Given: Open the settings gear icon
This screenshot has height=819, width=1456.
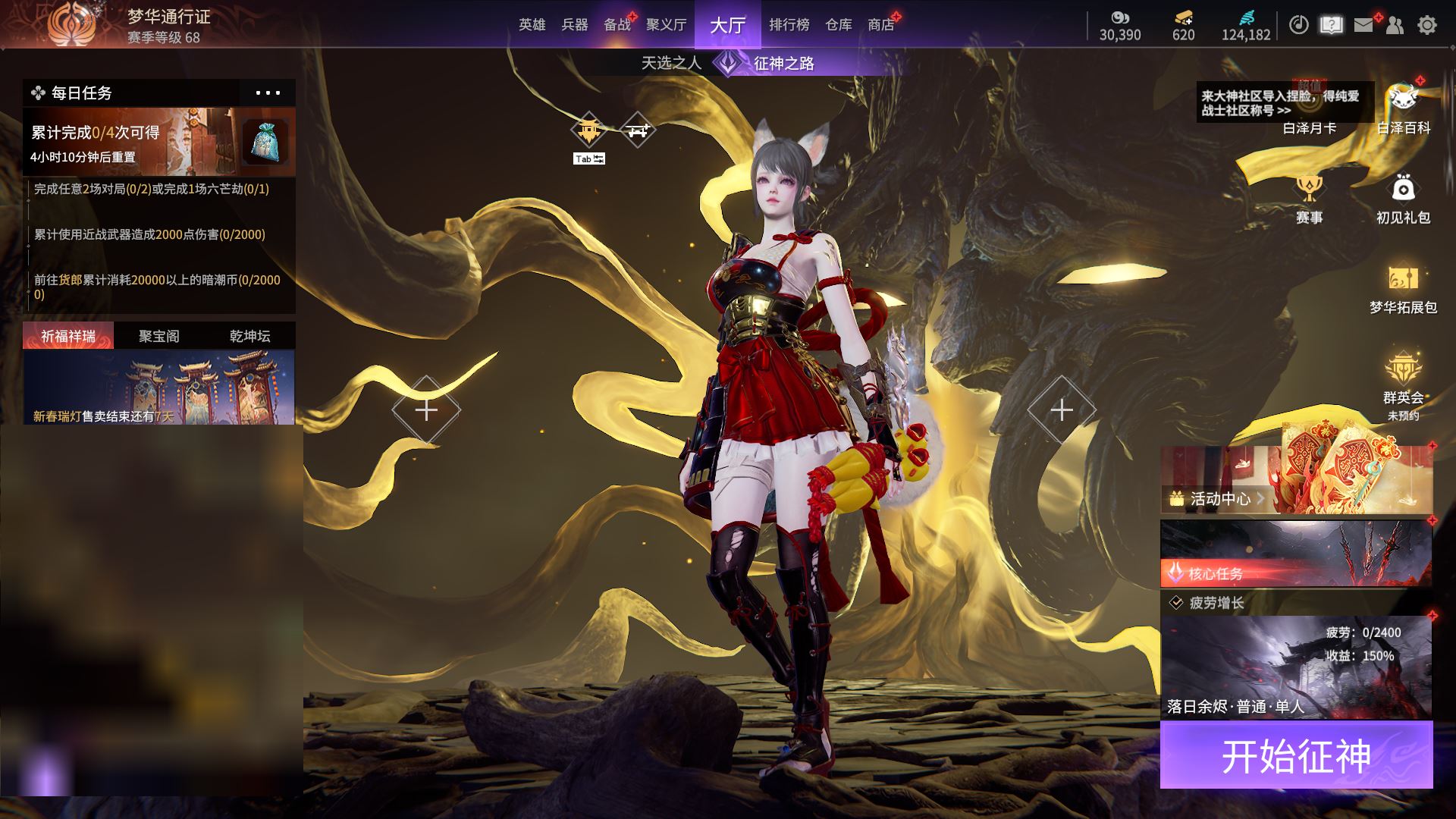Looking at the screenshot, I should point(1427,25).
